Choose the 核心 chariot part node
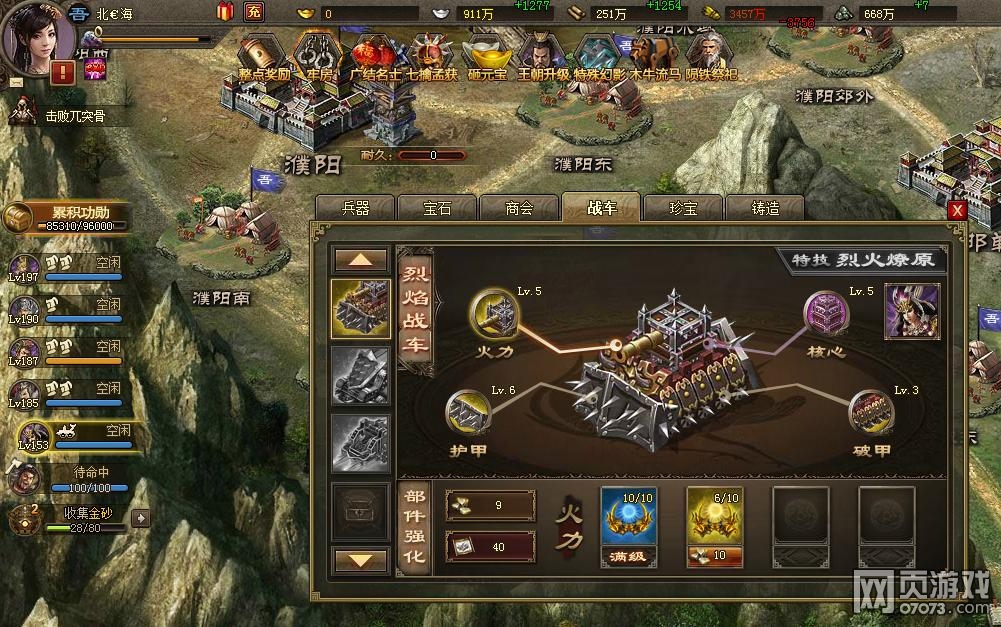 tap(828, 314)
